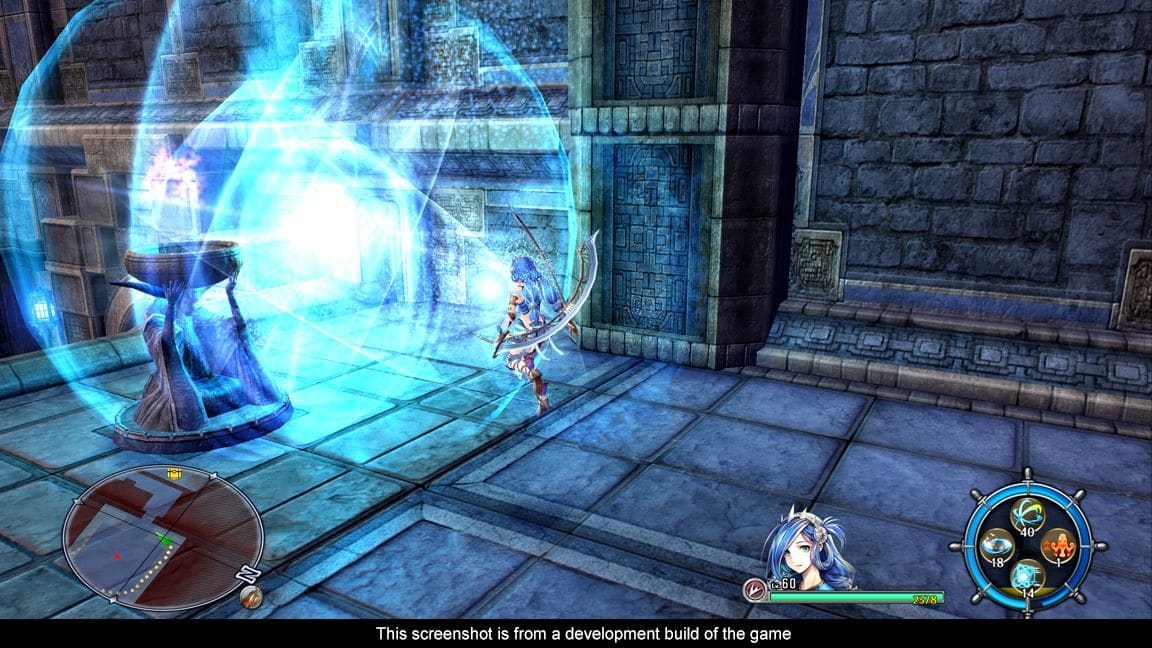Screen dimensions: 1152x648
Task: Open the circular minimap
Action: tap(162, 536)
